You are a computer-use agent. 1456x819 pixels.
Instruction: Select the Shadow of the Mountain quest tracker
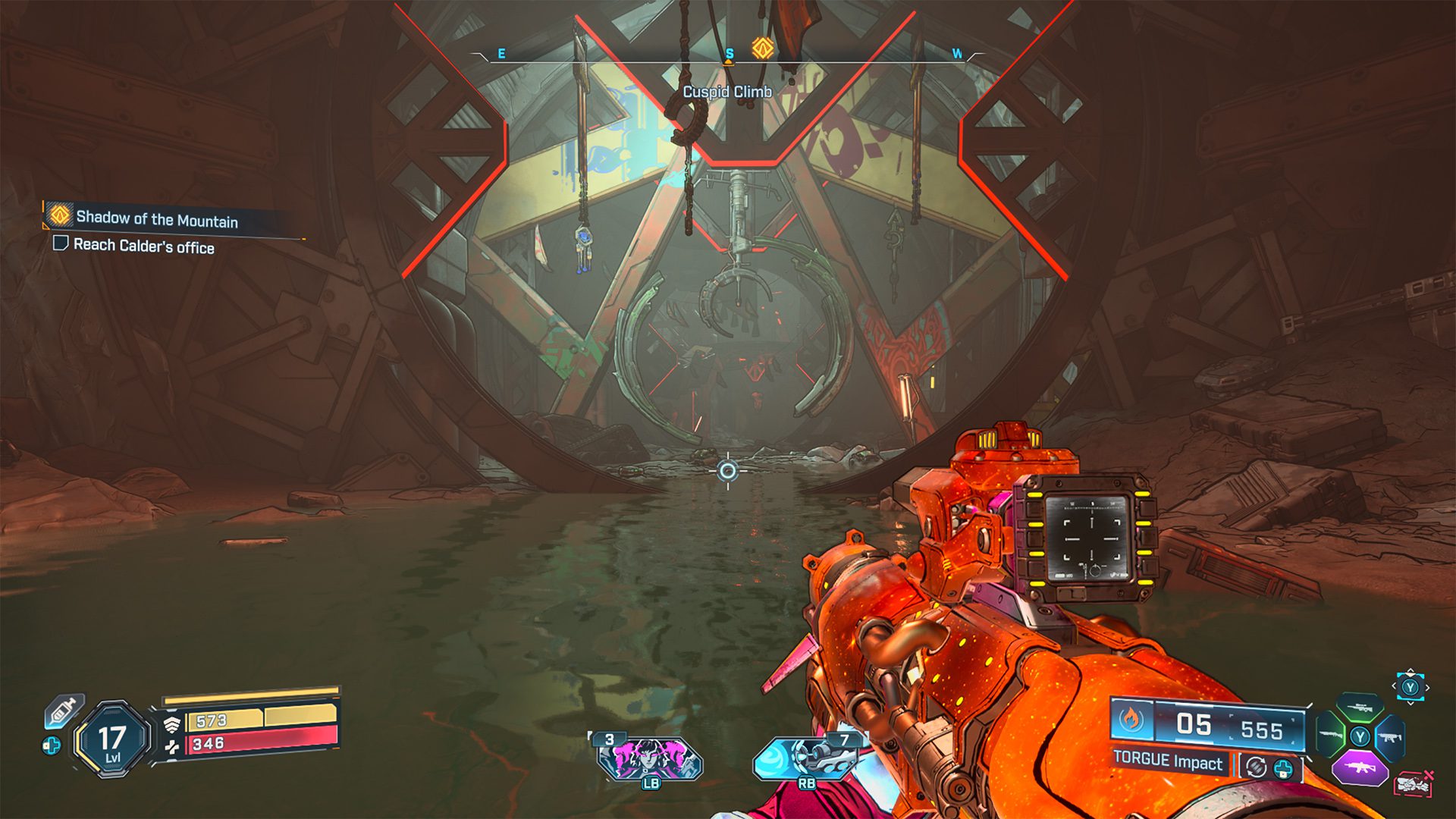(x=155, y=219)
